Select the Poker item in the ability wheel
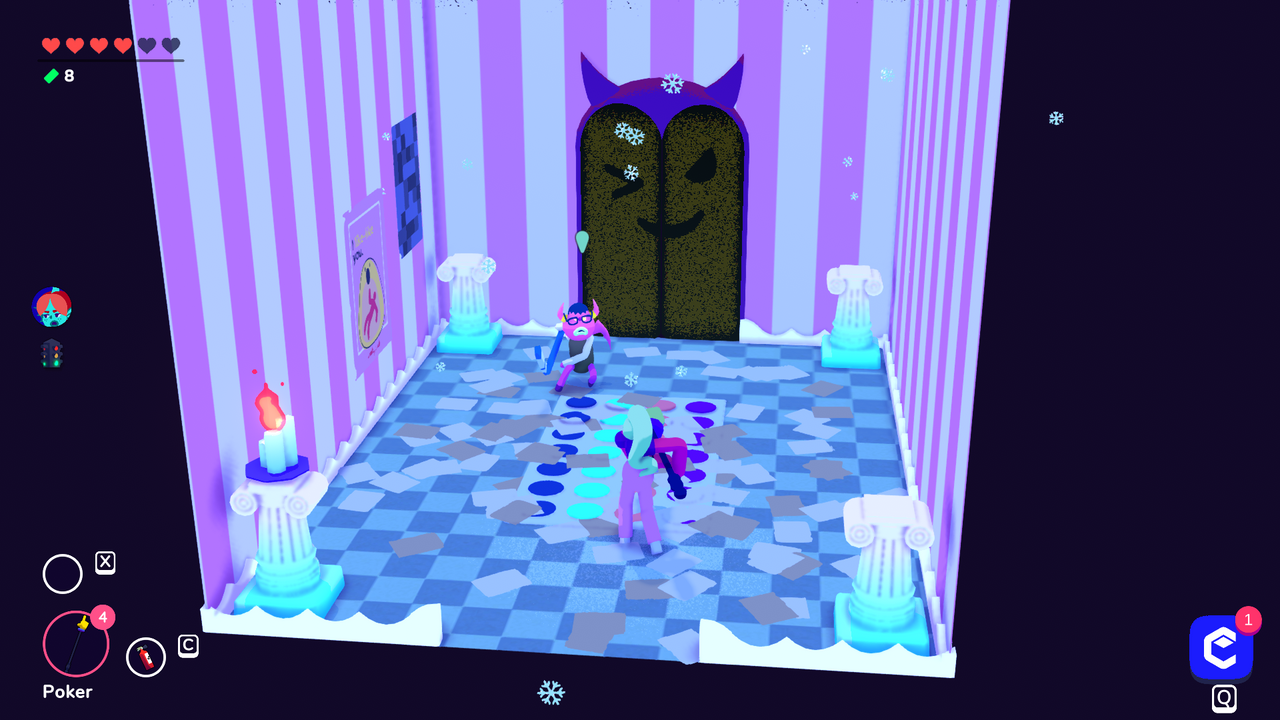1280x720 pixels. (75, 645)
